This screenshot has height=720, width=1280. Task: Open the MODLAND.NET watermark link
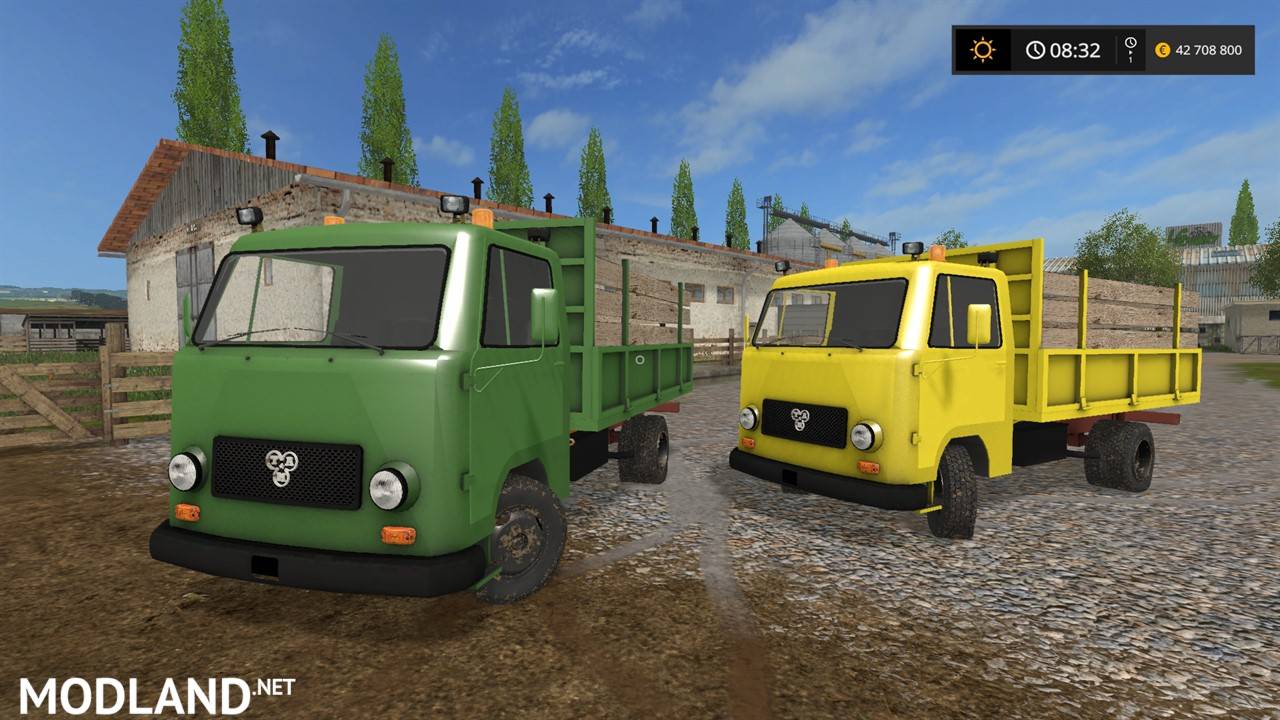[155, 690]
